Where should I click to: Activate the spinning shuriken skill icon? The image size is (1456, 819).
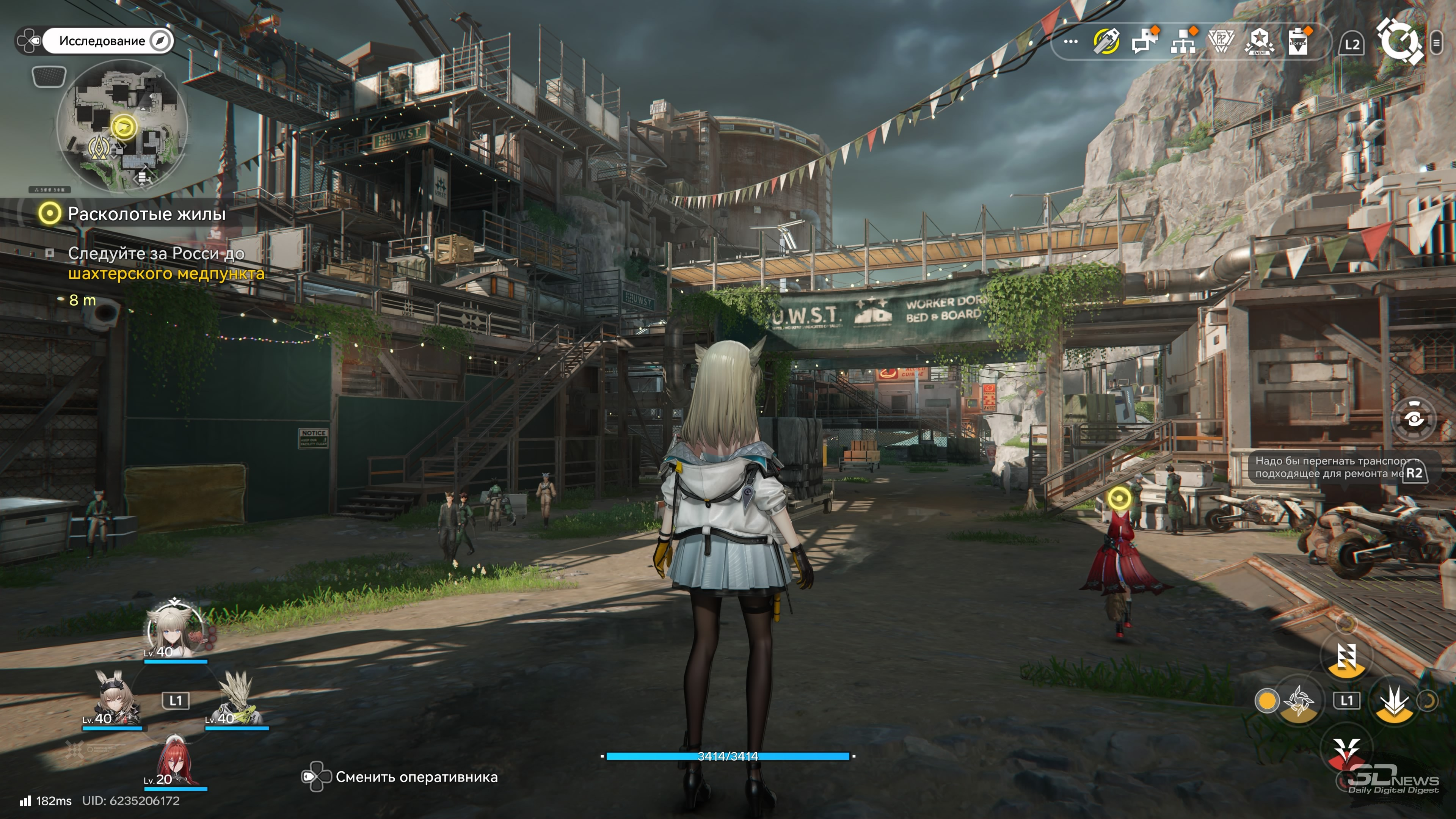pyautogui.click(x=1298, y=701)
